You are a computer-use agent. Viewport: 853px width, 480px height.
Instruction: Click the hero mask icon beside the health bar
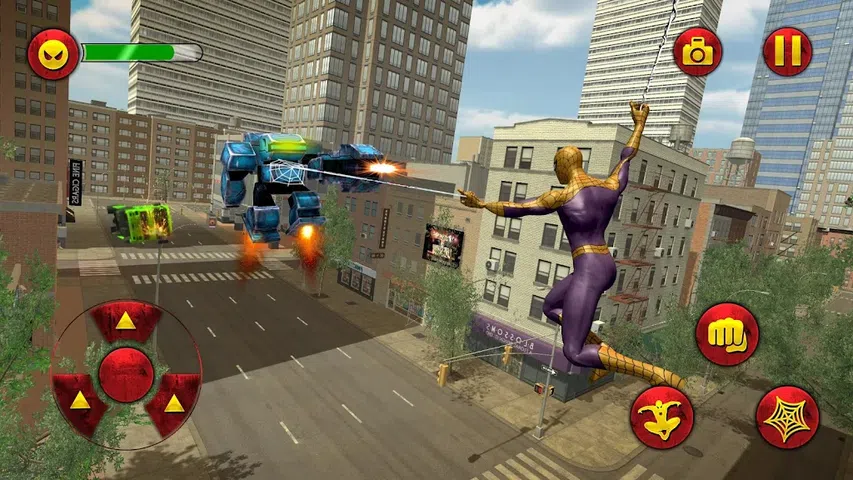pyautogui.click(x=53, y=55)
